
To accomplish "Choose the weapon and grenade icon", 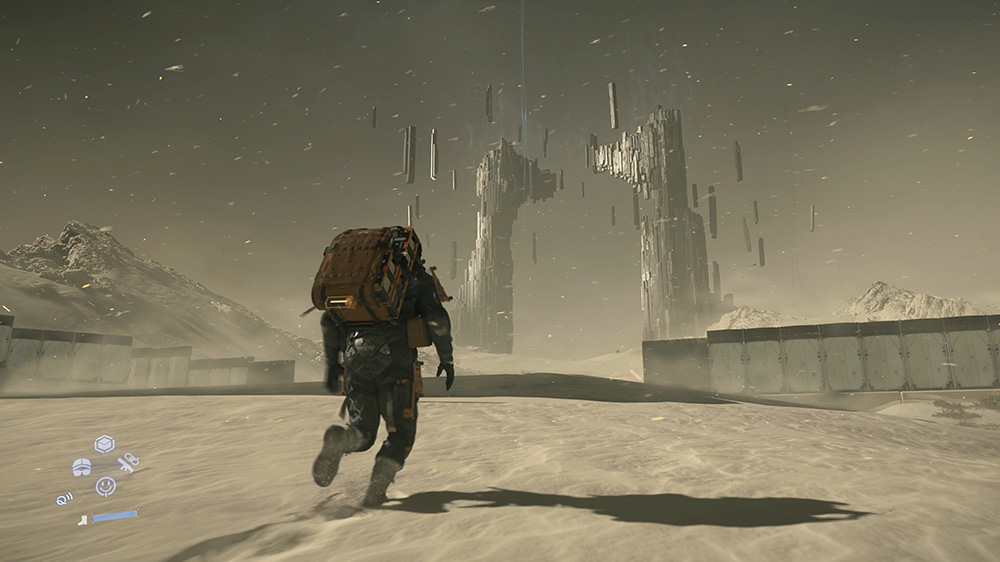I will 128,463.
